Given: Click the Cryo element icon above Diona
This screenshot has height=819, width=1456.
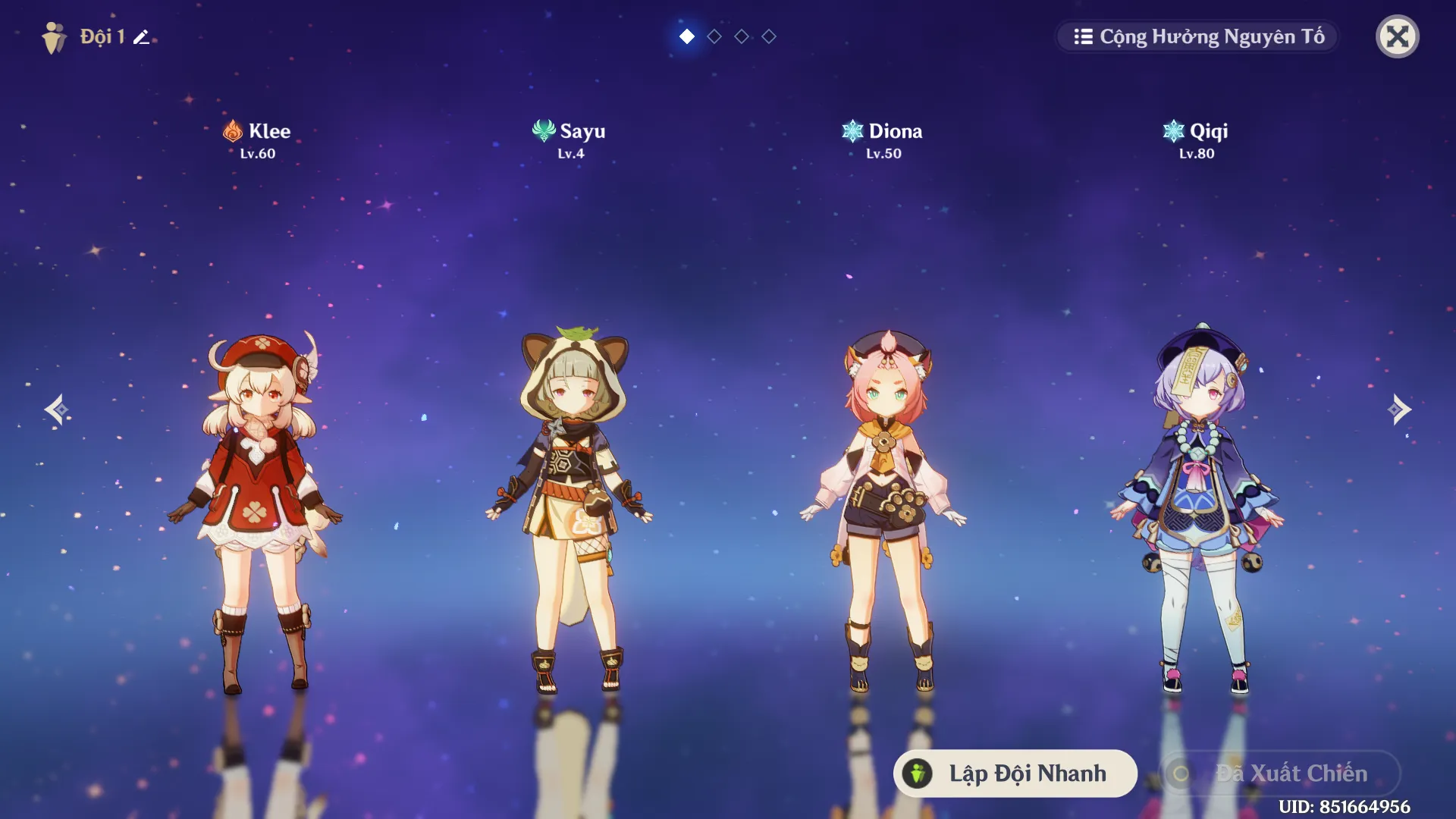Looking at the screenshot, I should point(855,130).
